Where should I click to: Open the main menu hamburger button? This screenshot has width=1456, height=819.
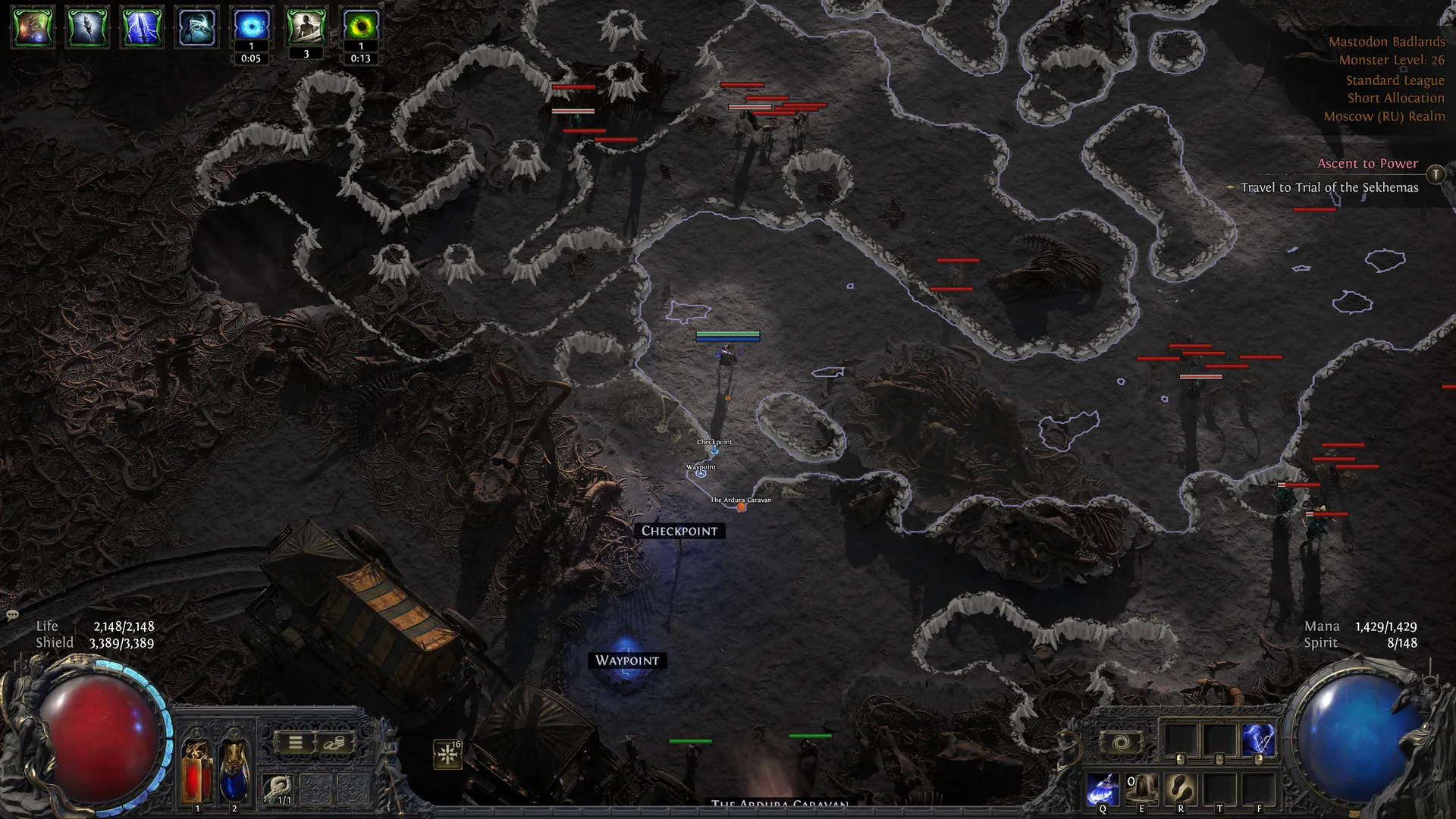[296, 743]
